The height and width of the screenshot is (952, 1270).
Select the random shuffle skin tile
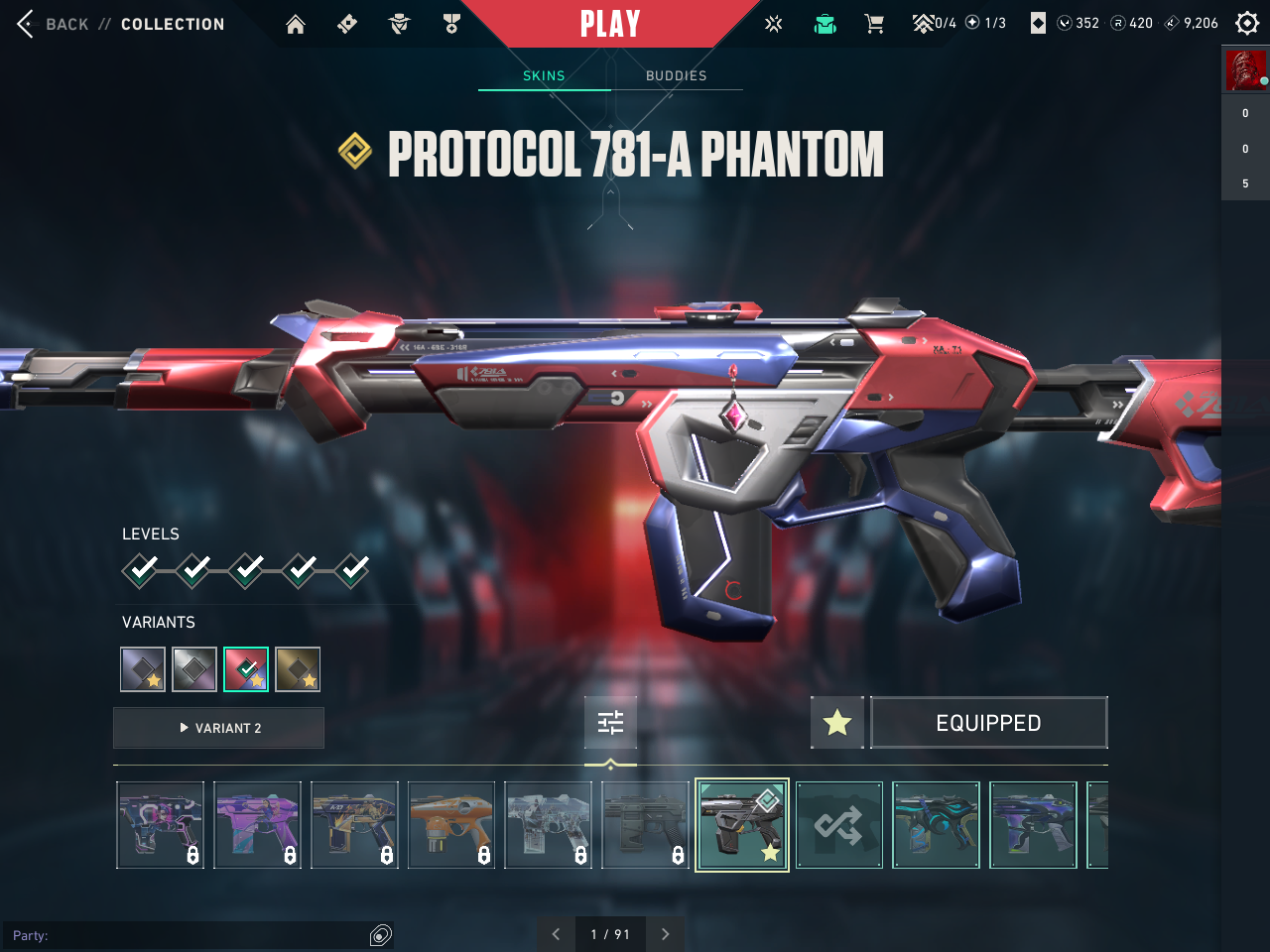838,825
